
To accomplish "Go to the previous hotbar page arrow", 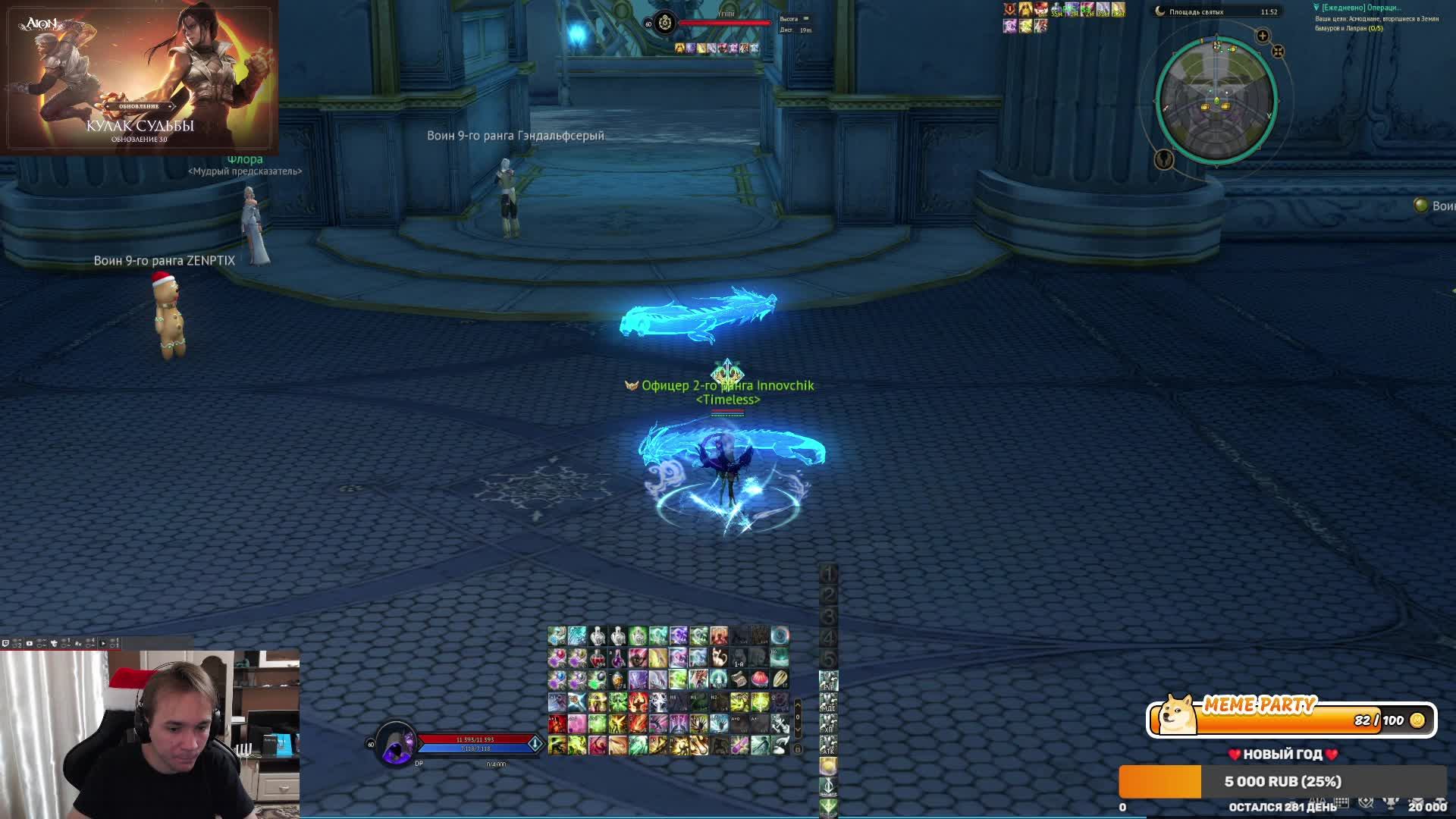I will (798, 706).
